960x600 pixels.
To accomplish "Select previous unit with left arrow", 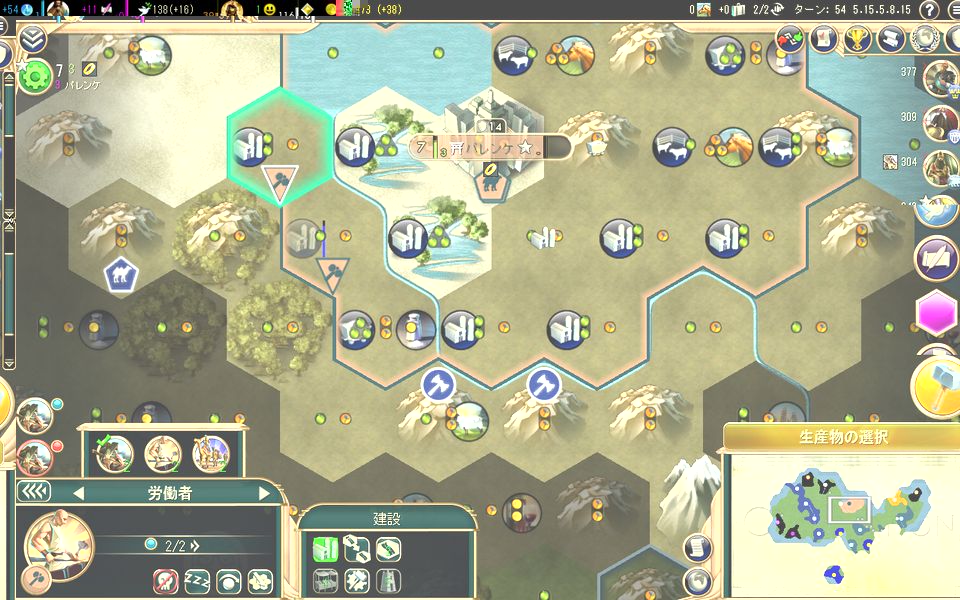I will pyautogui.click(x=78, y=493).
